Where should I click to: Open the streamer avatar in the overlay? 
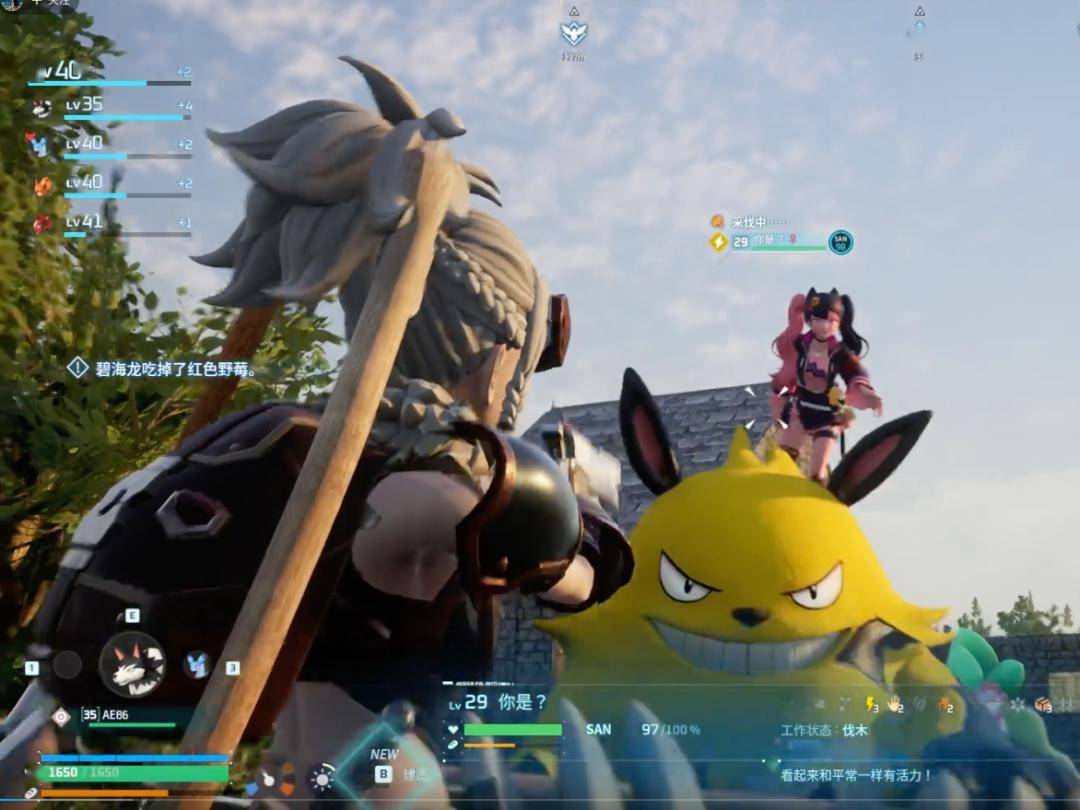coord(12,5)
